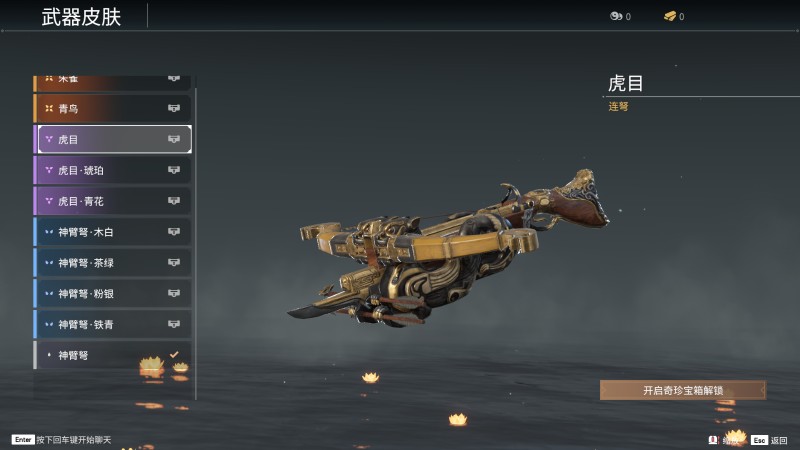
Task: Select the 神臂弩·粉银 skin
Action: tap(112, 294)
